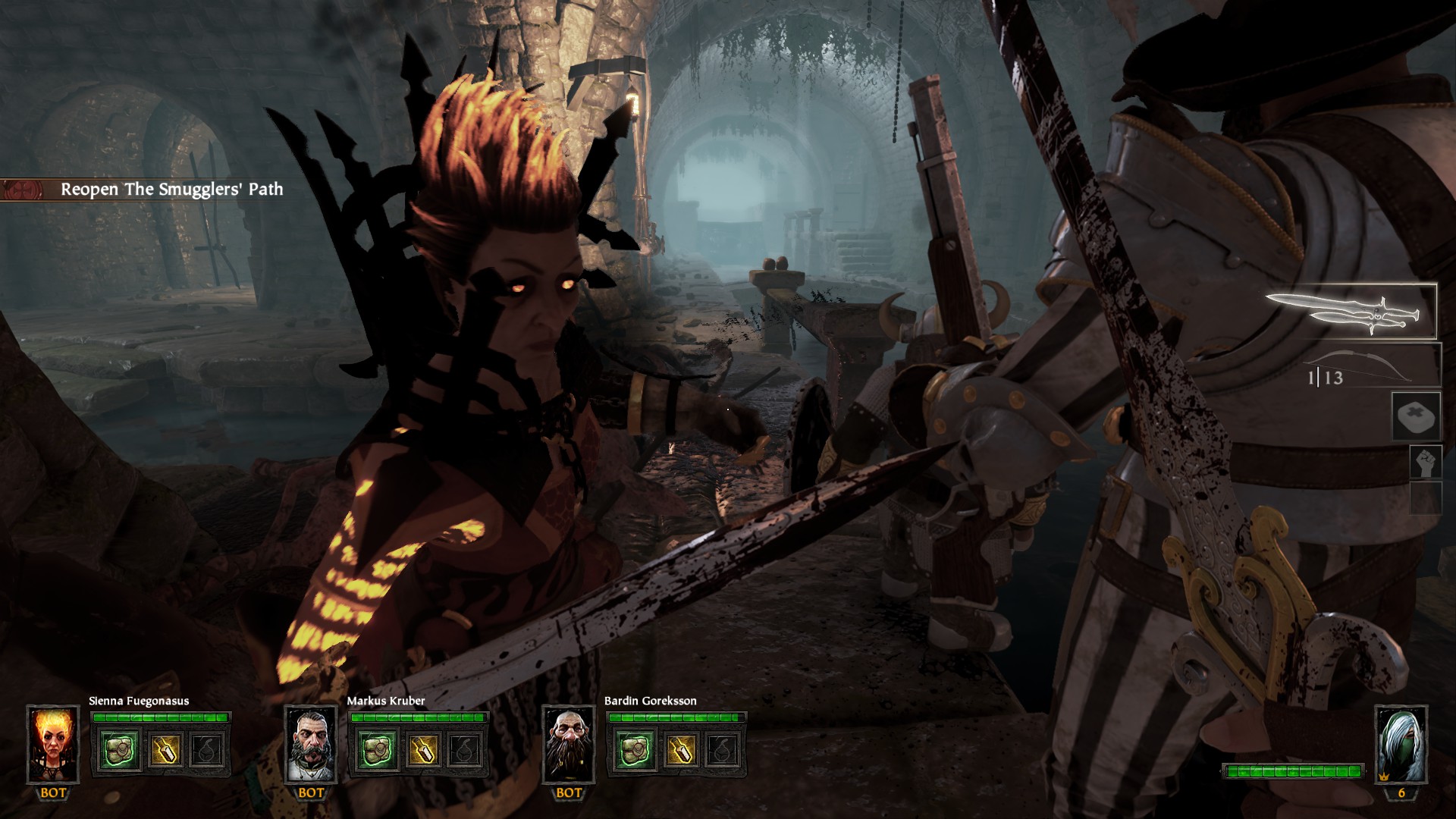
Task: Click the player's elf portrait
Action: 1401,745
